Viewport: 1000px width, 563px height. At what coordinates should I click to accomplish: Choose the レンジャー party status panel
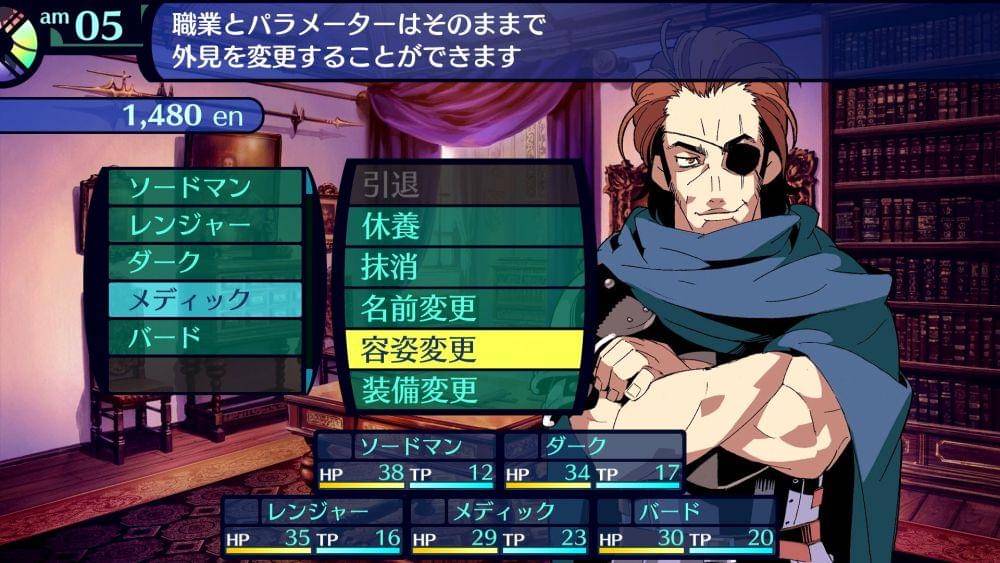[312, 525]
